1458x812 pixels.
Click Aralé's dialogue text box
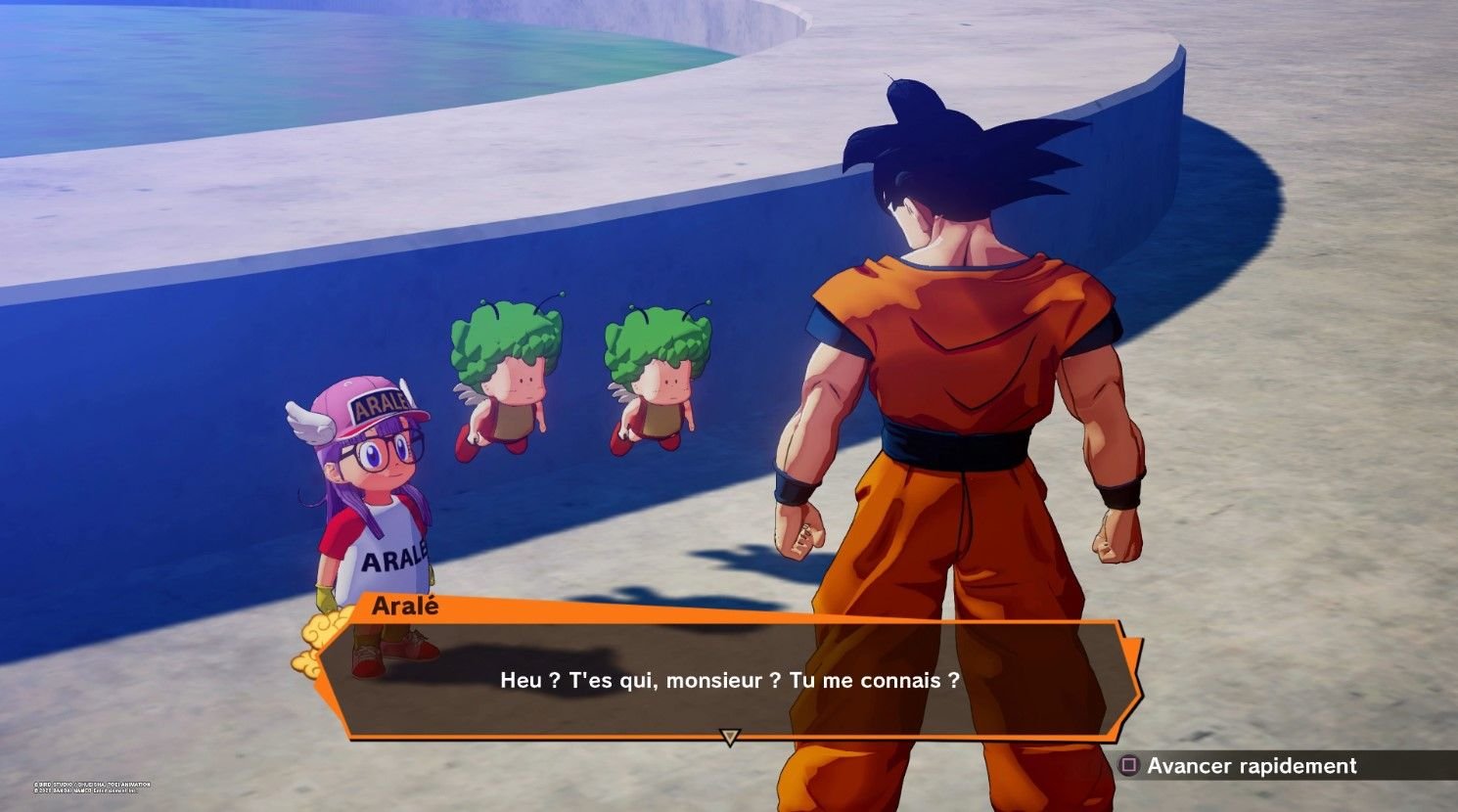(729, 680)
